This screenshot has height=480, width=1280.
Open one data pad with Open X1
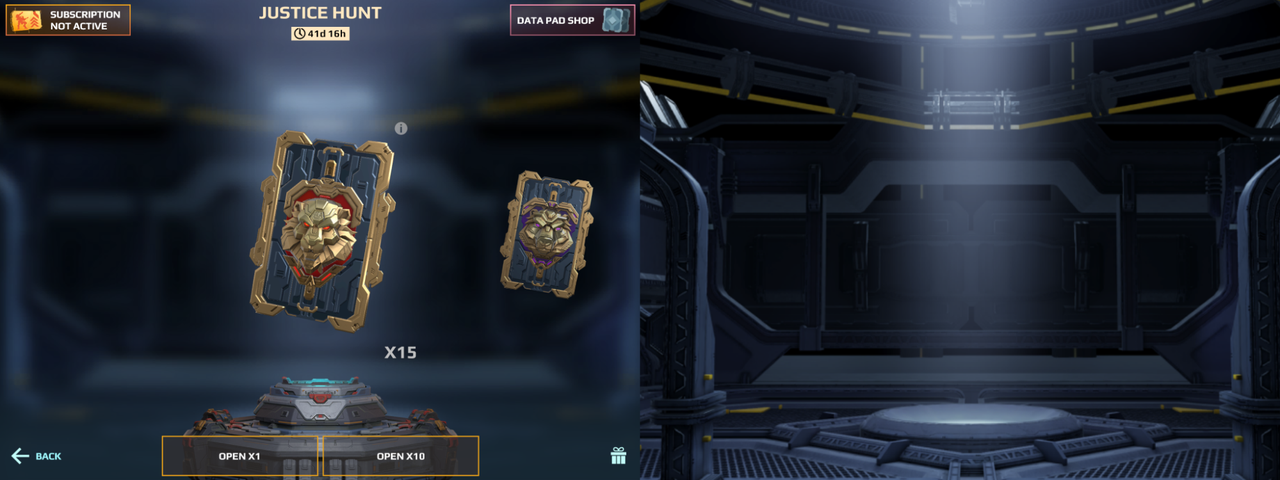coord(240,456)
